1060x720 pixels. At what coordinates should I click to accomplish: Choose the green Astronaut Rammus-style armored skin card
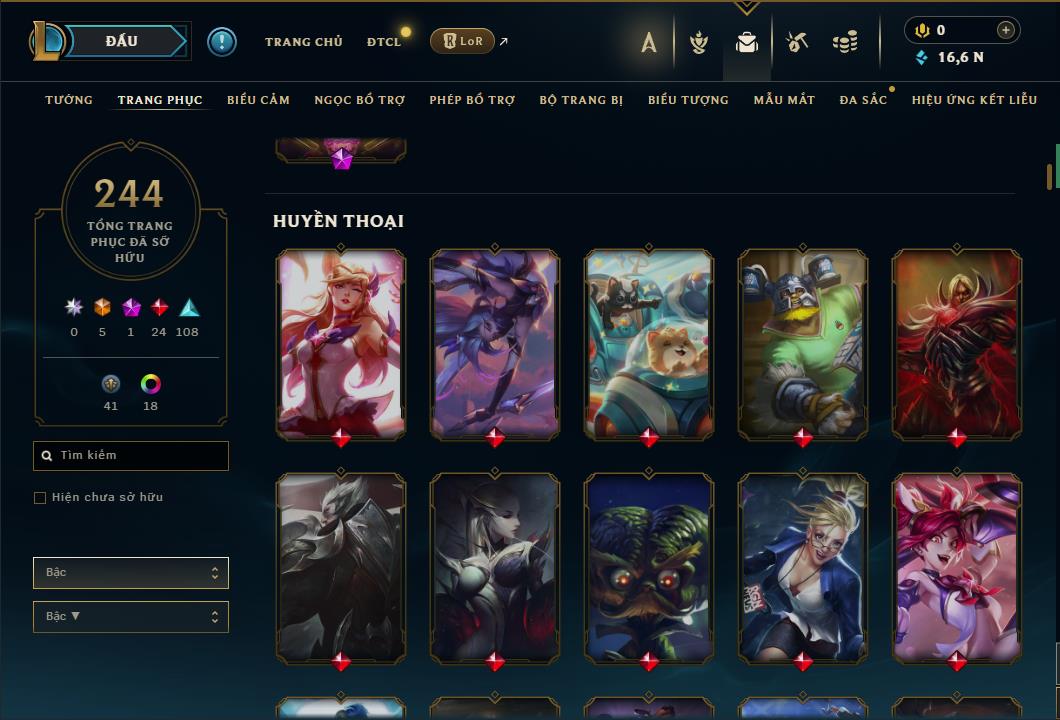click(x=803, y=343)
